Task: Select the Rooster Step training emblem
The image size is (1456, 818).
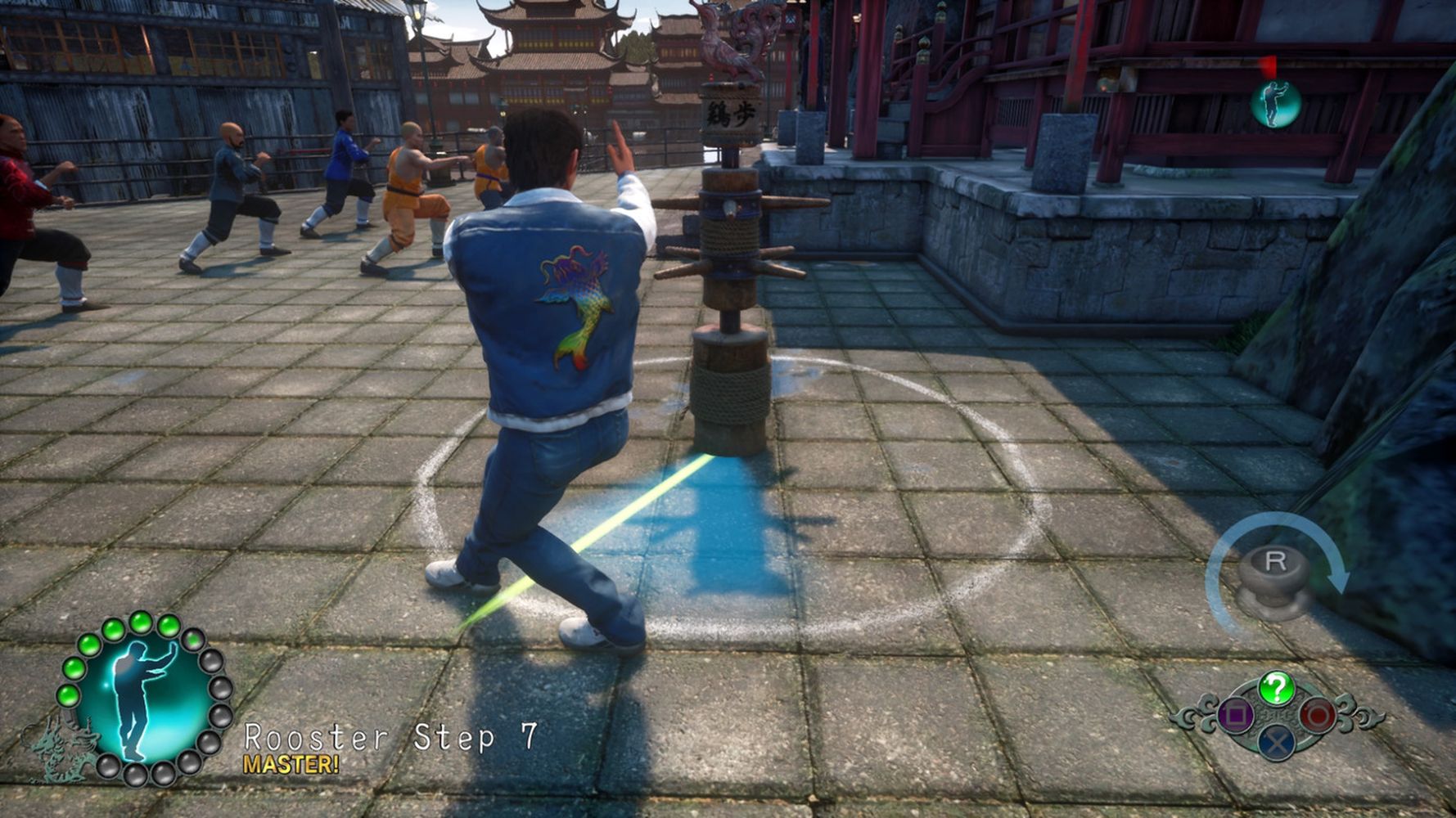Action: click(144, 698)
